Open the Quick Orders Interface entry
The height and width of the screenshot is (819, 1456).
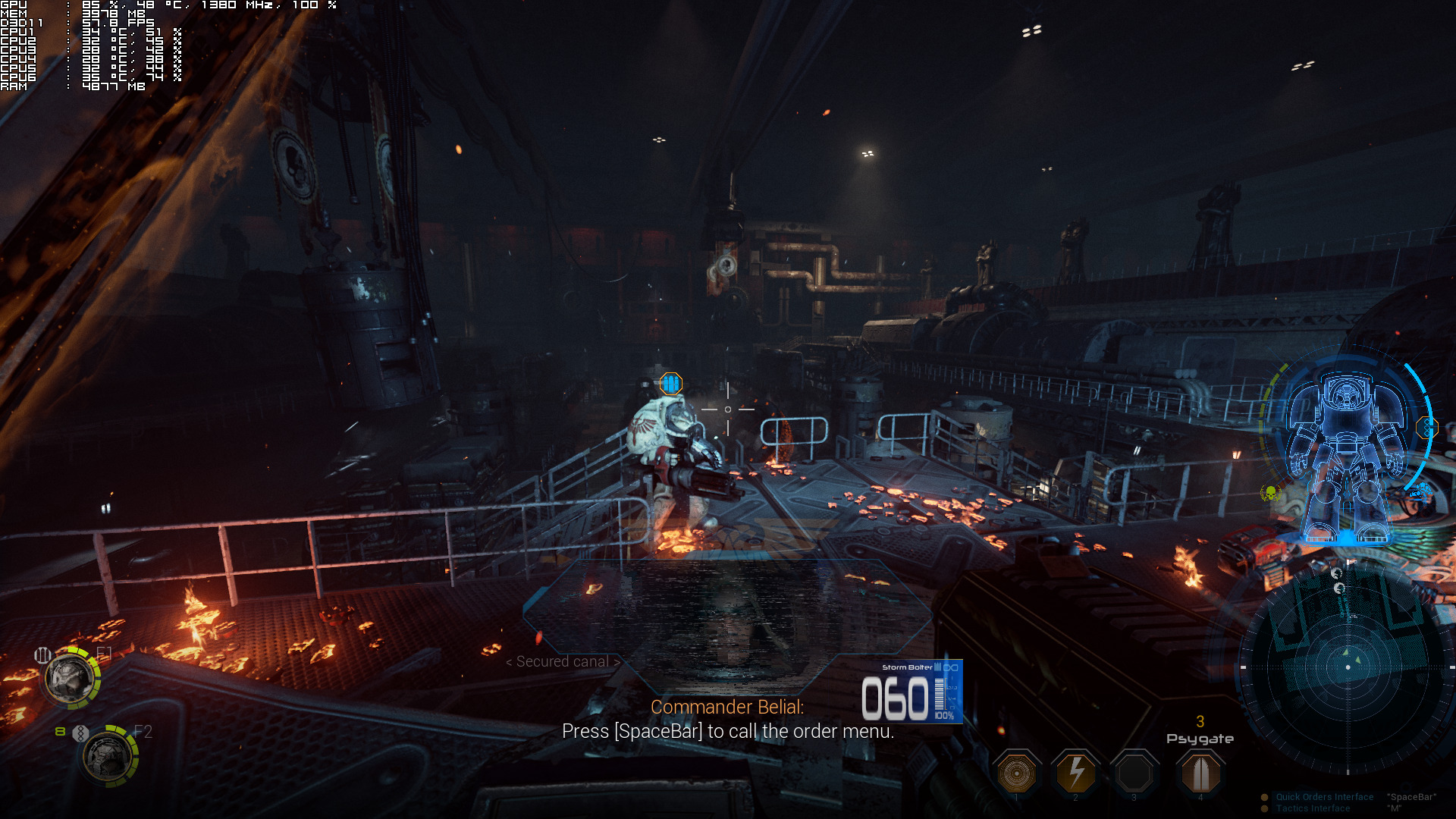tap(1324, 797)
